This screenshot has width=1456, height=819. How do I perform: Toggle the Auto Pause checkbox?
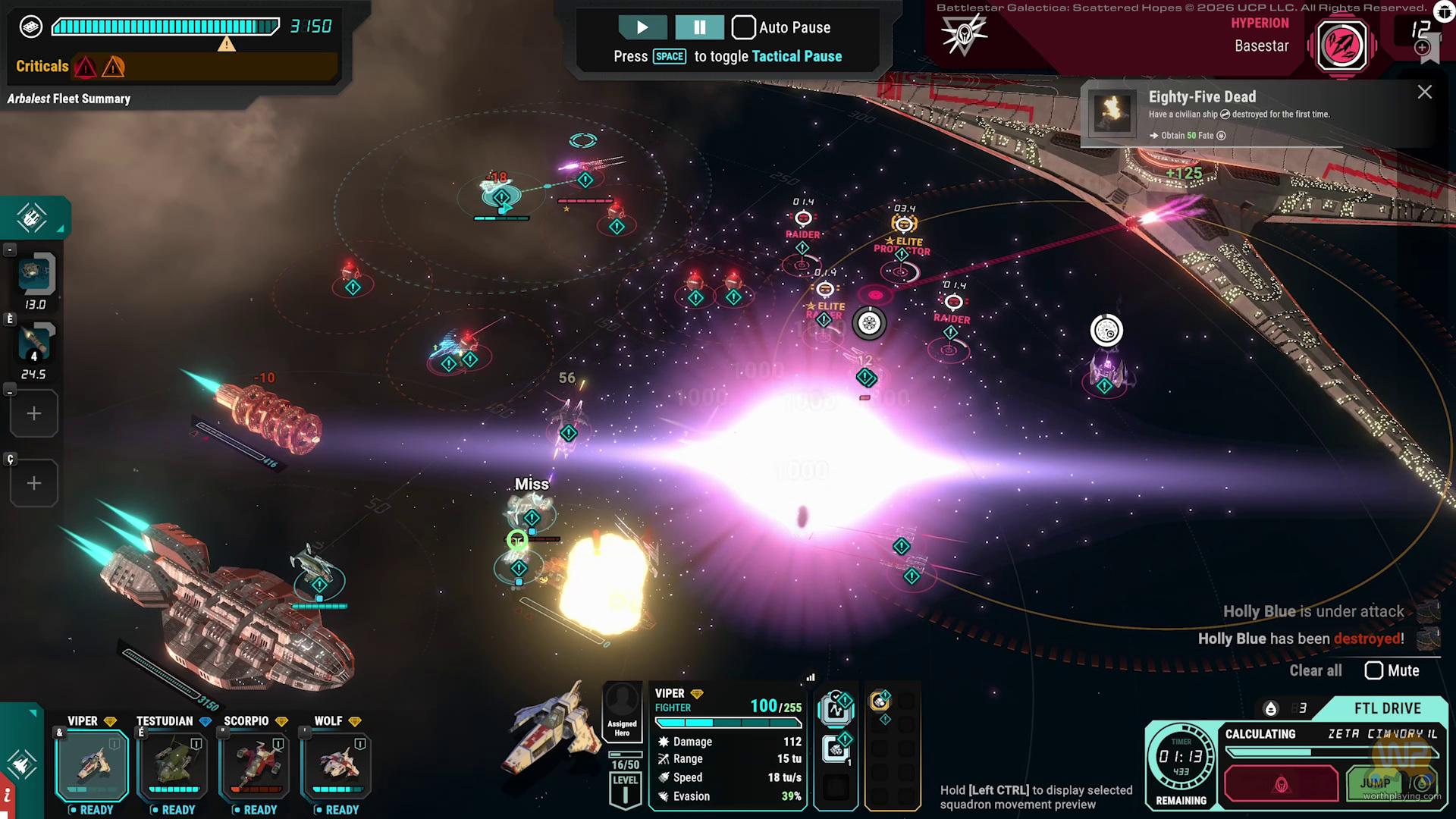[744, 27]
